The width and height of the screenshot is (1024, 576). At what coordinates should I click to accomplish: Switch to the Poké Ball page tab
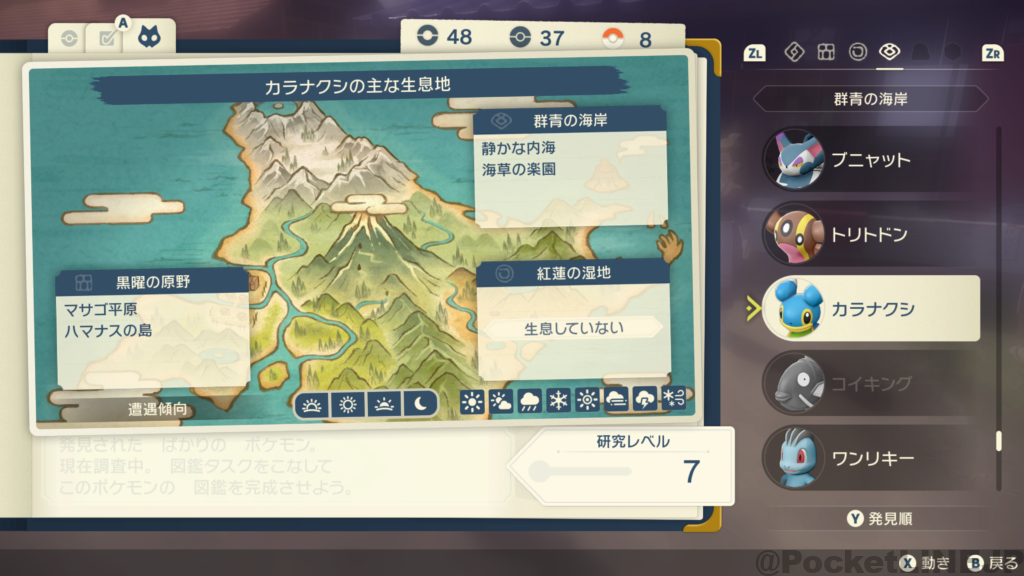[x=68, y=39]
